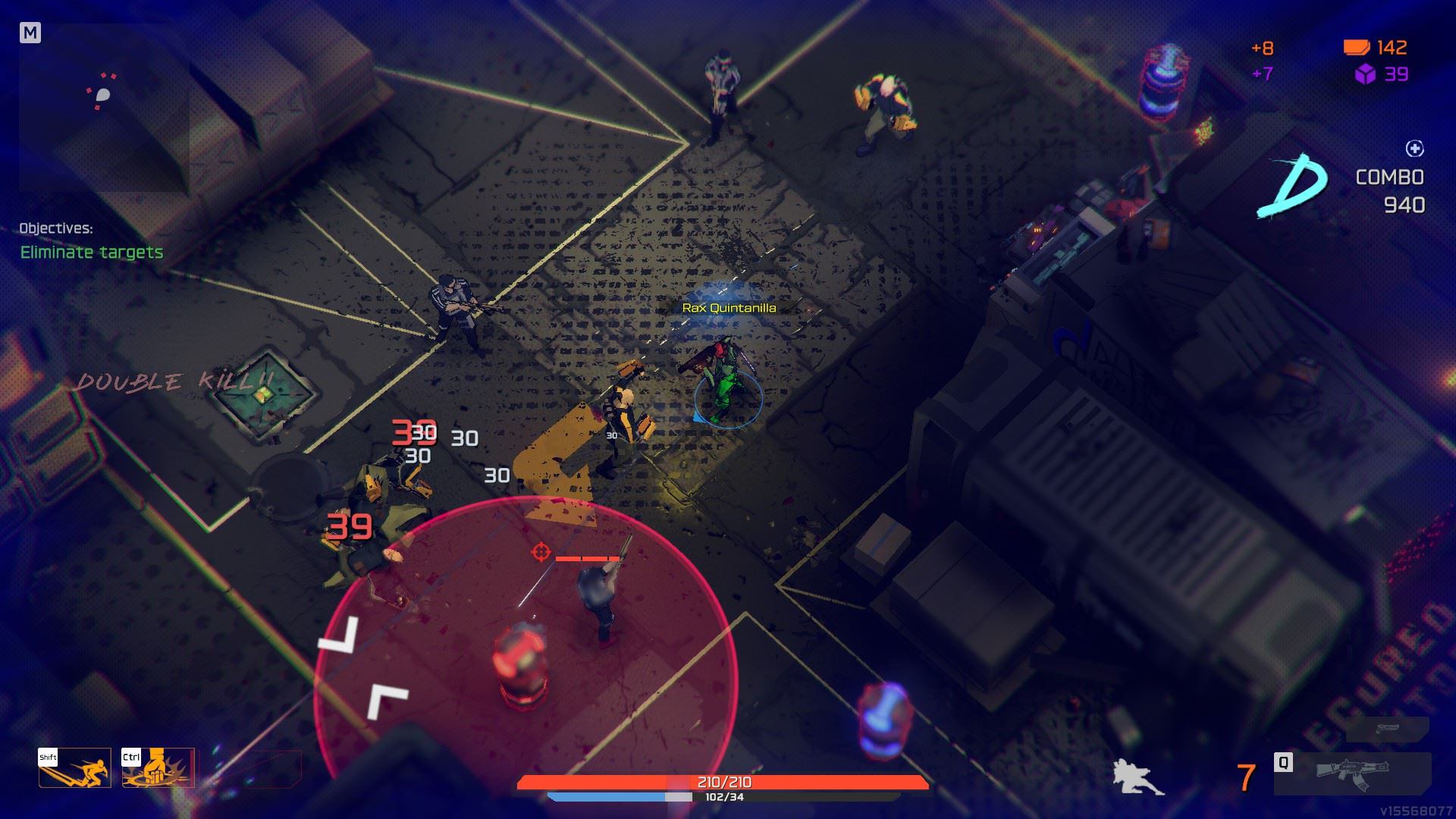
Task: Click the crouching soldier stance icon
Action: [1137, 776]
